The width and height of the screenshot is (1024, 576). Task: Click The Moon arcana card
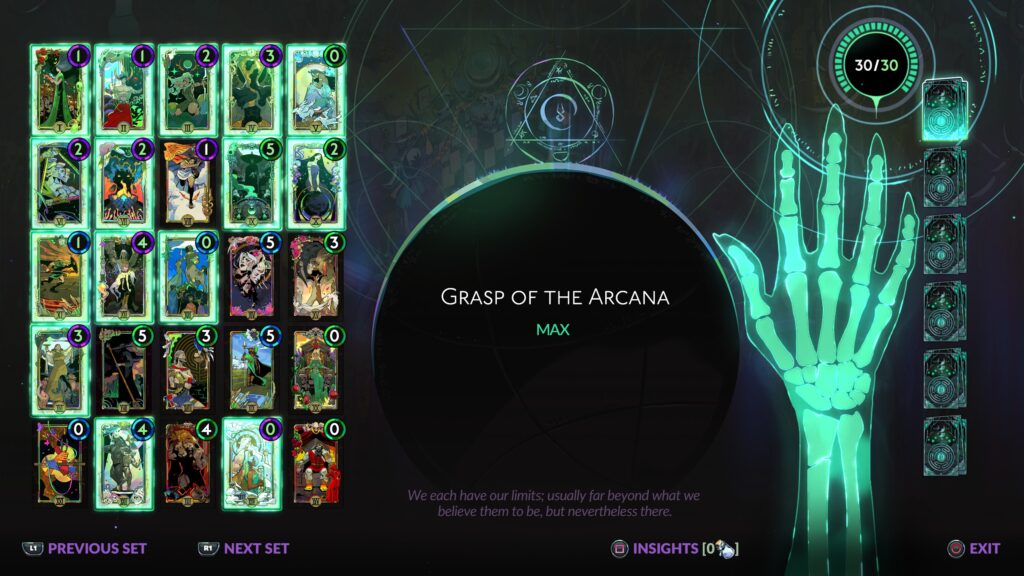click(x=315, y=88)
